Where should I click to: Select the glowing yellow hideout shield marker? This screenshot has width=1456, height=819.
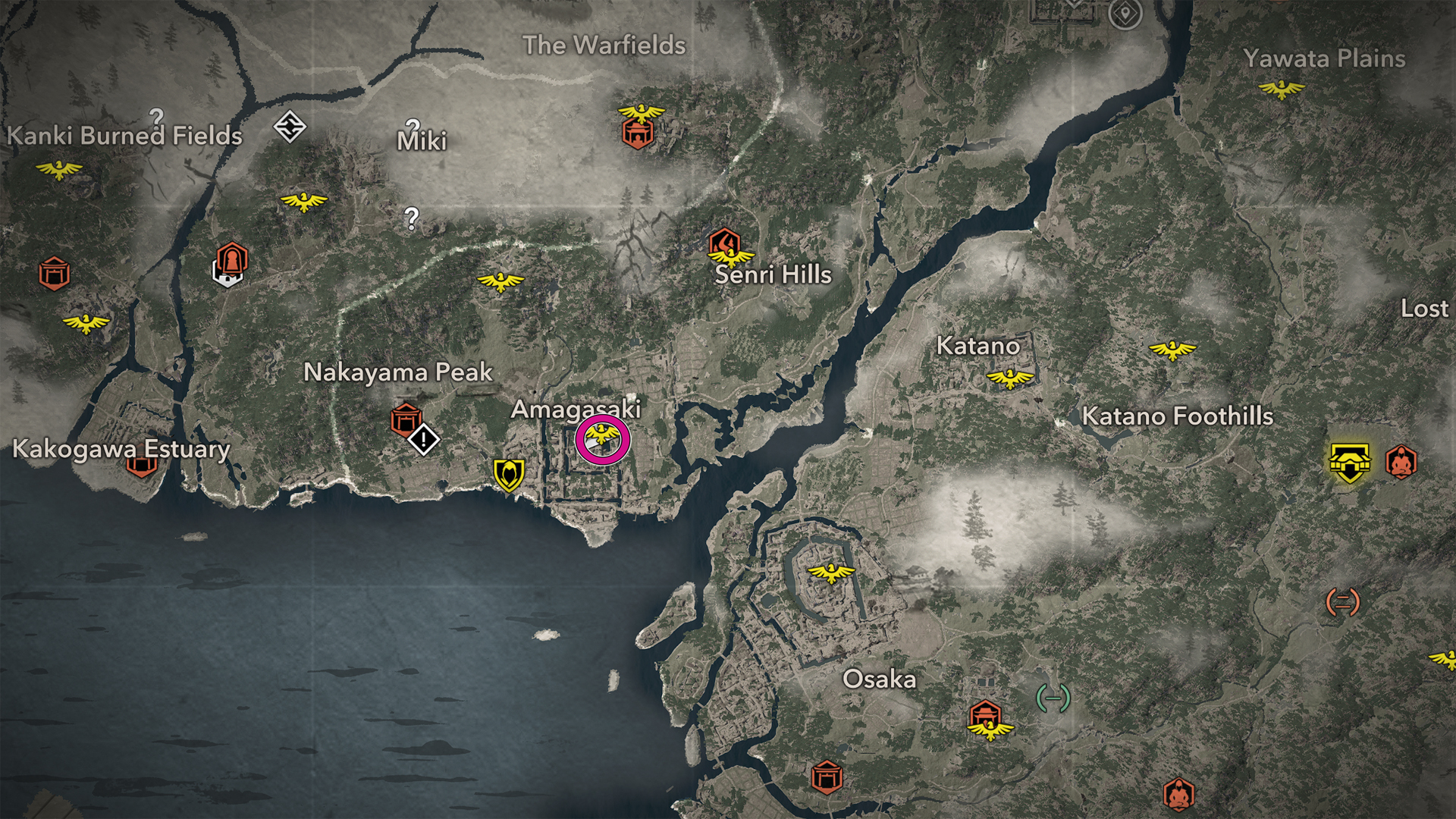pyautogui.click(x=1350, y=463)
